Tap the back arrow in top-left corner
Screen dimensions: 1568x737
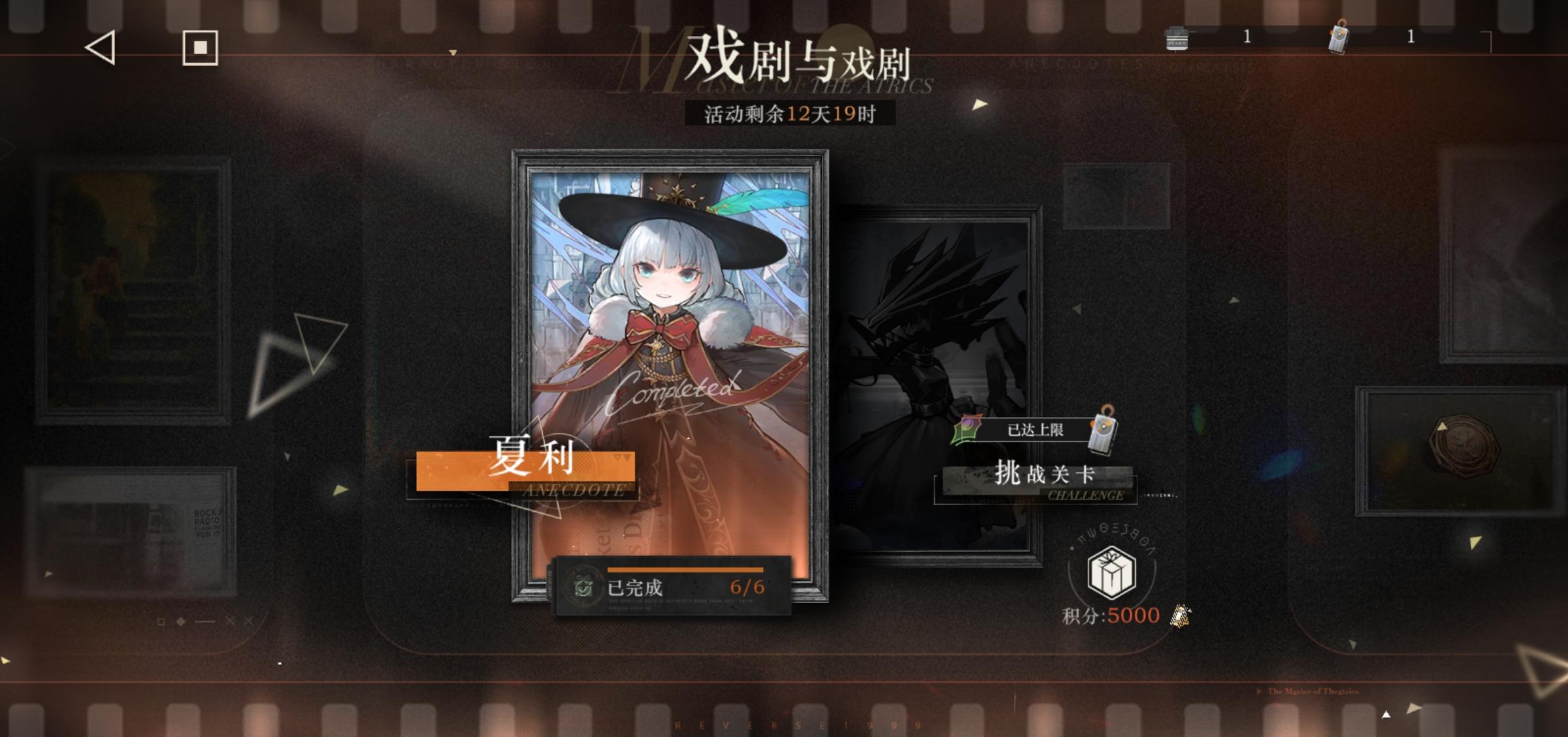click(x=100, y=47)
